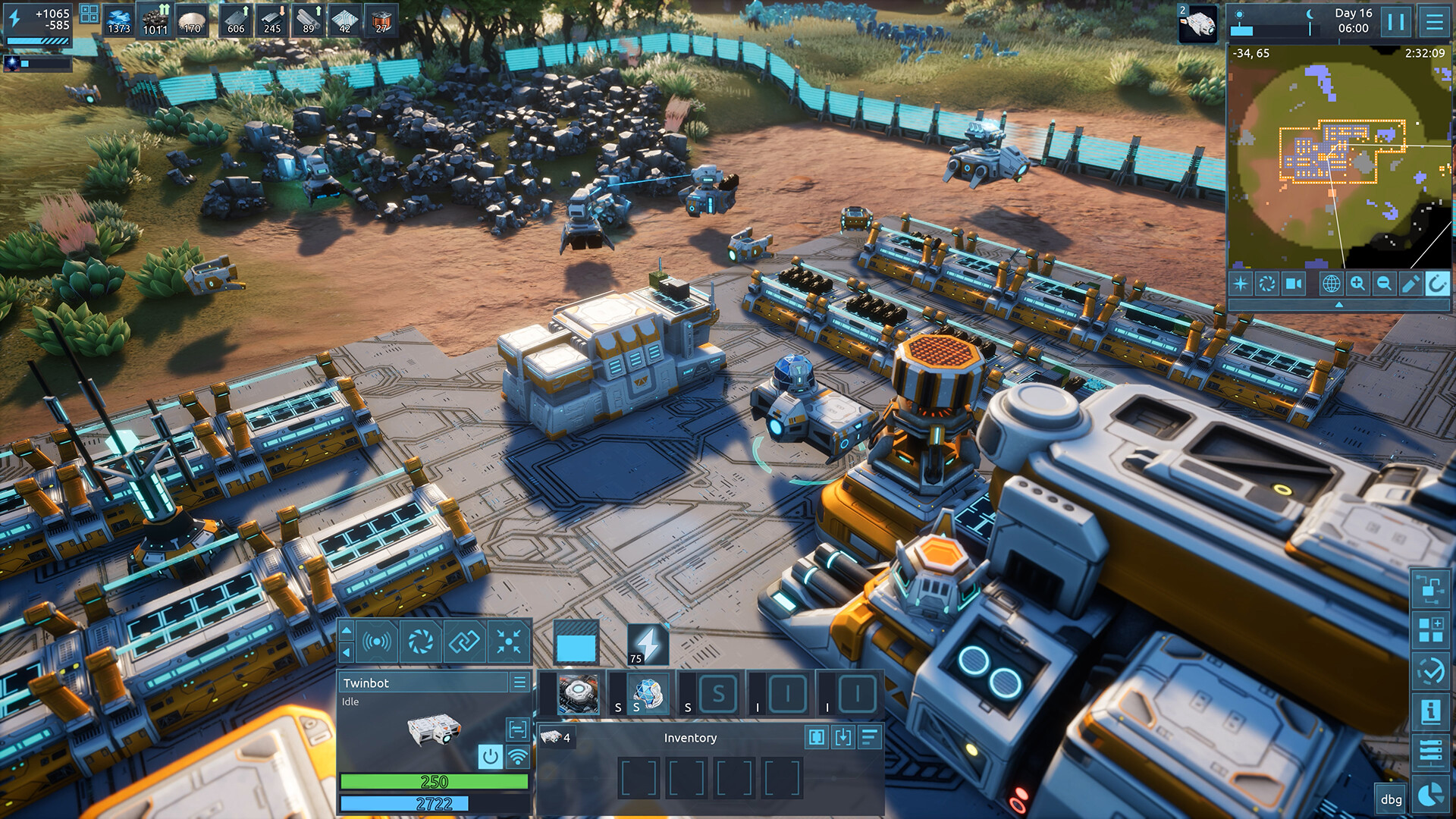Image resolution: width=1456 pixels, height=819 pixels.
Task: Collapse the minimap with the arrow bar
Action: (1338, 304)
